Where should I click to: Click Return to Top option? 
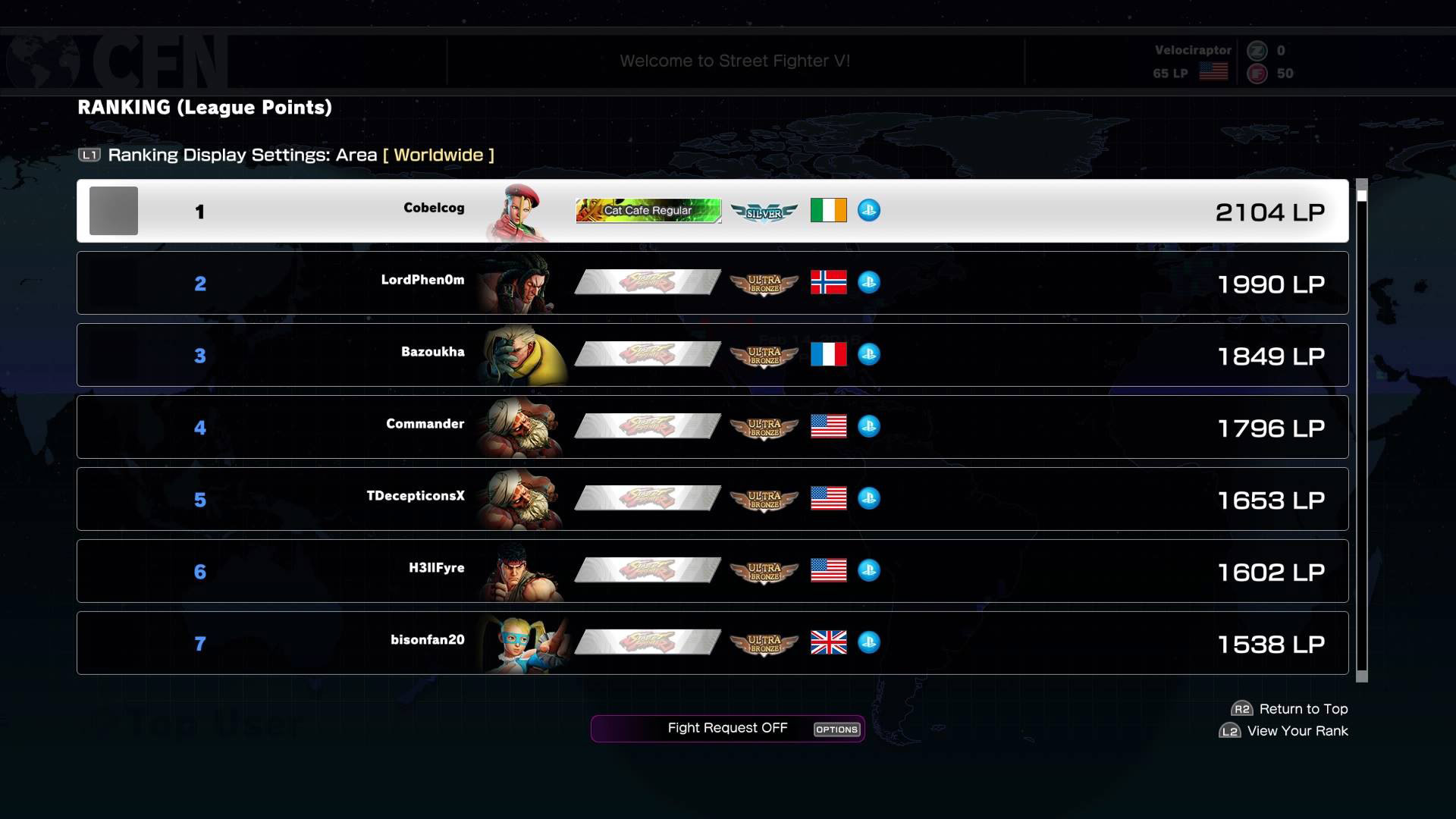pyautogui.click(x=1288, y=708)
